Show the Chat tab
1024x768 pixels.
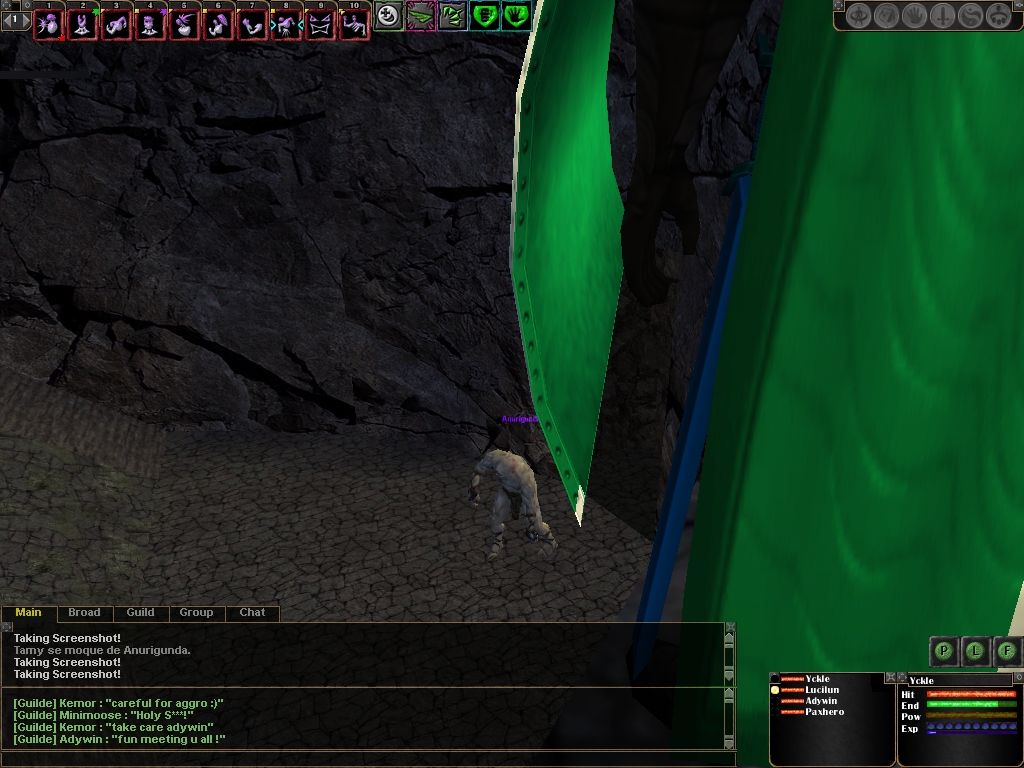point(252,613)
